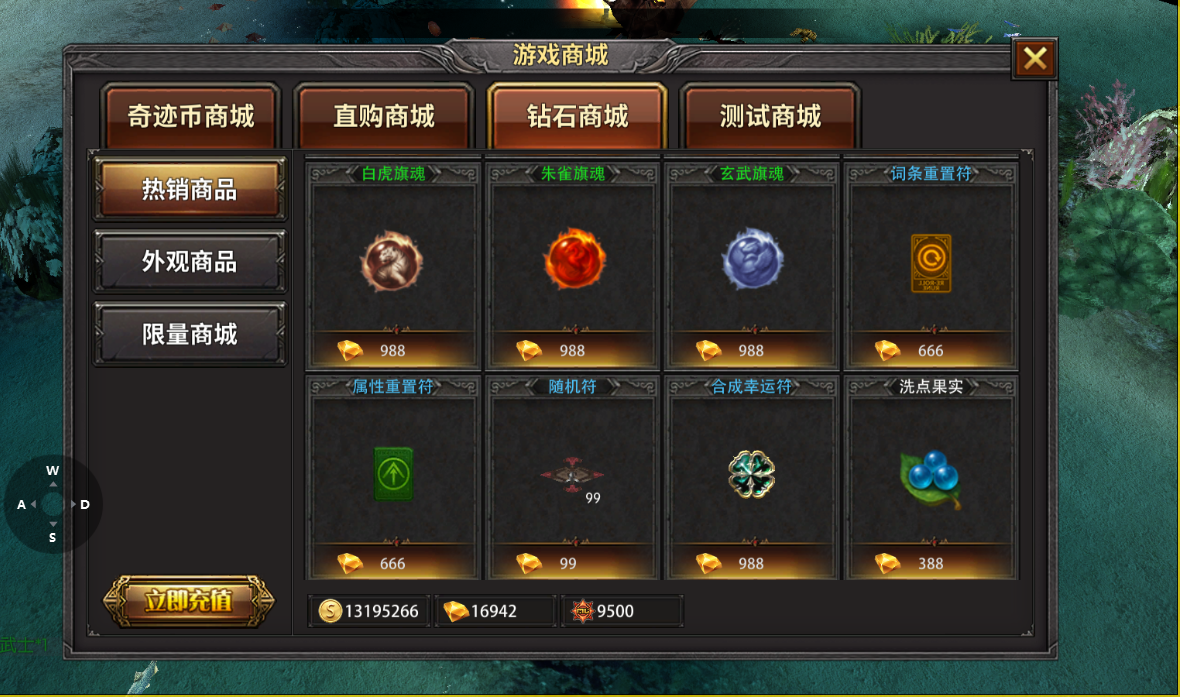Image resolution: width=1180 pixels, height=697 pixels.
Task: Choose the 随机符 item
Action: pos(572,474)
